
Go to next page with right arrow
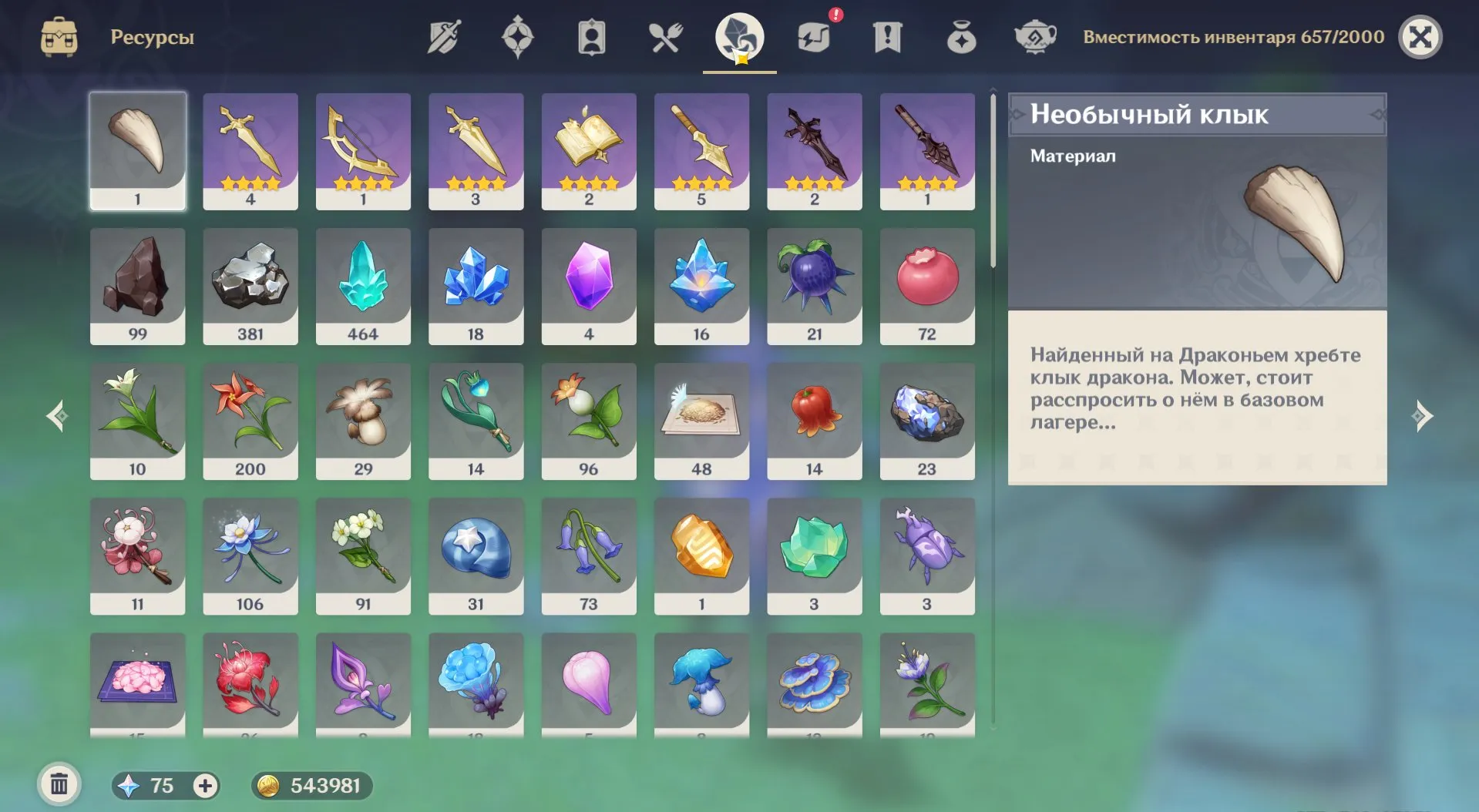[x=1423, y=416]
